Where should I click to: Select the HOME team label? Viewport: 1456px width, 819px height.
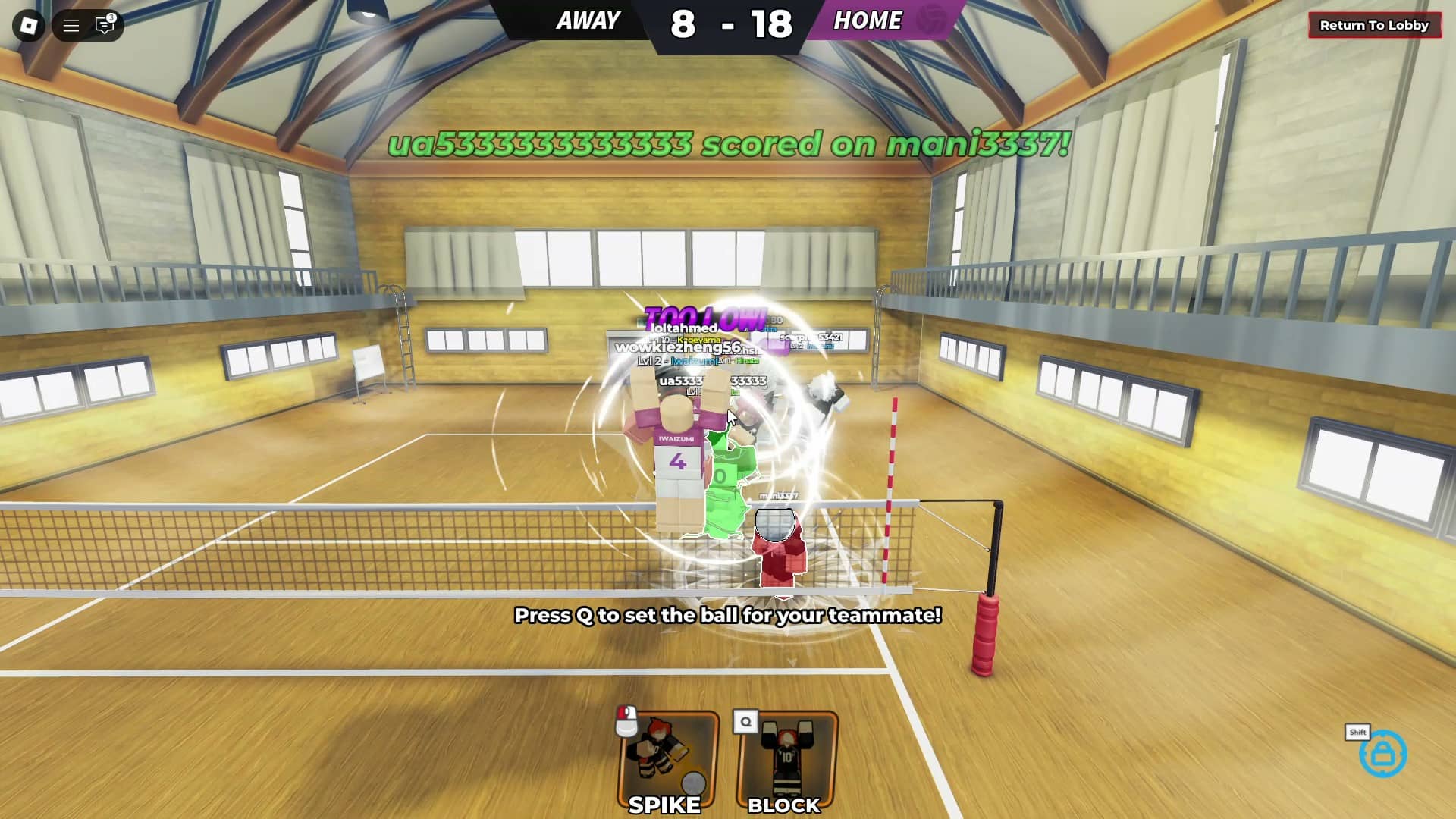[x=868, y=20]
